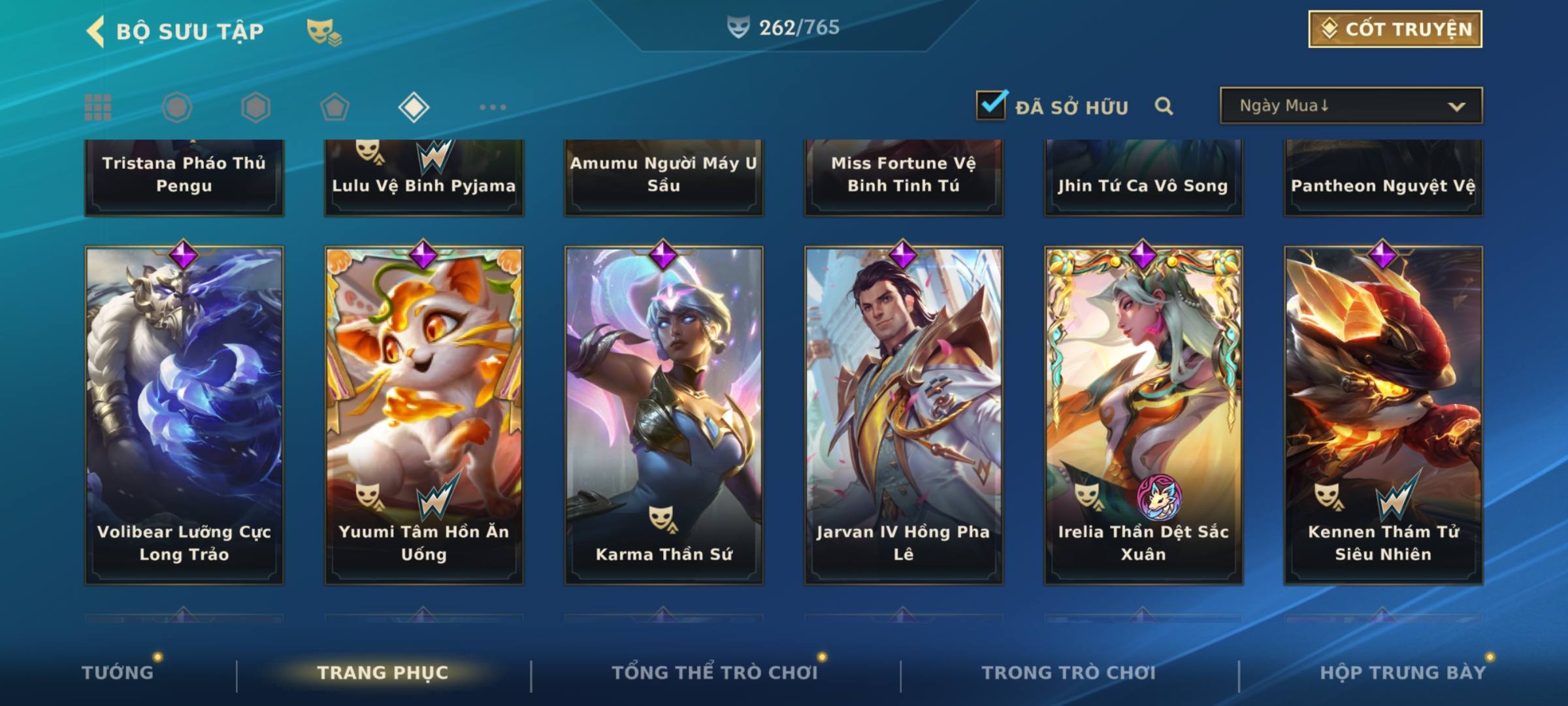
Task: Toggle the Đã Sở Hữu checkbox
Action: 991,105
